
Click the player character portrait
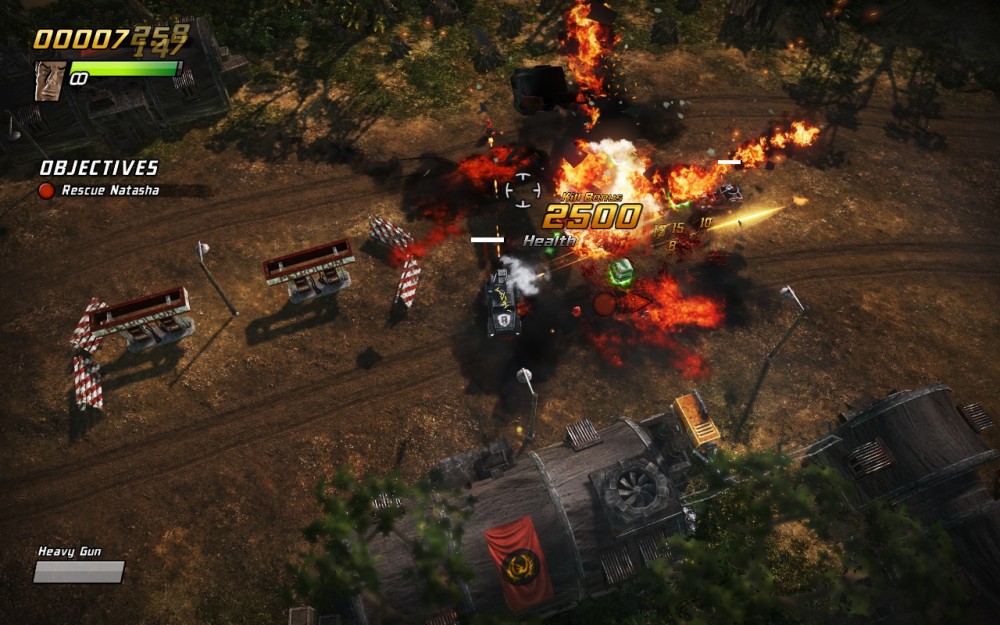pos(50,80)
